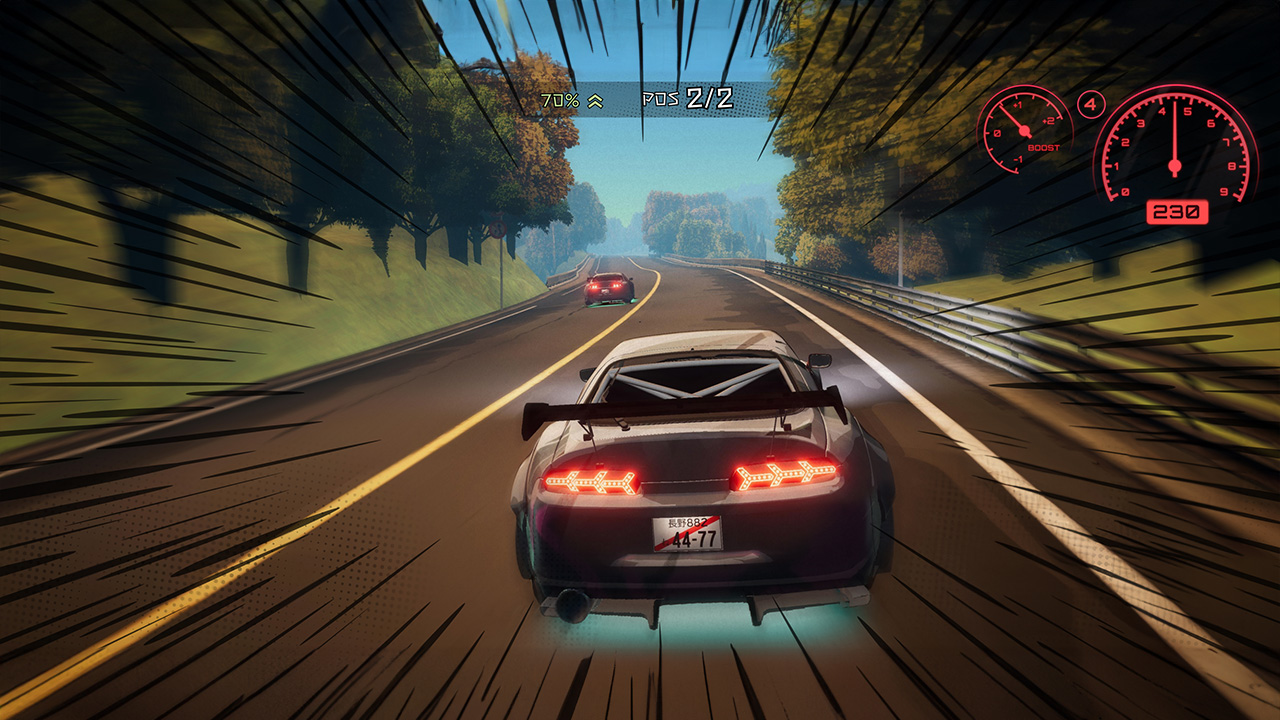The height and width of the screenshot is (720, 1280).
Task: Click the 70% progress percentage
Action: pyautogui.click(x=561, y=100)
